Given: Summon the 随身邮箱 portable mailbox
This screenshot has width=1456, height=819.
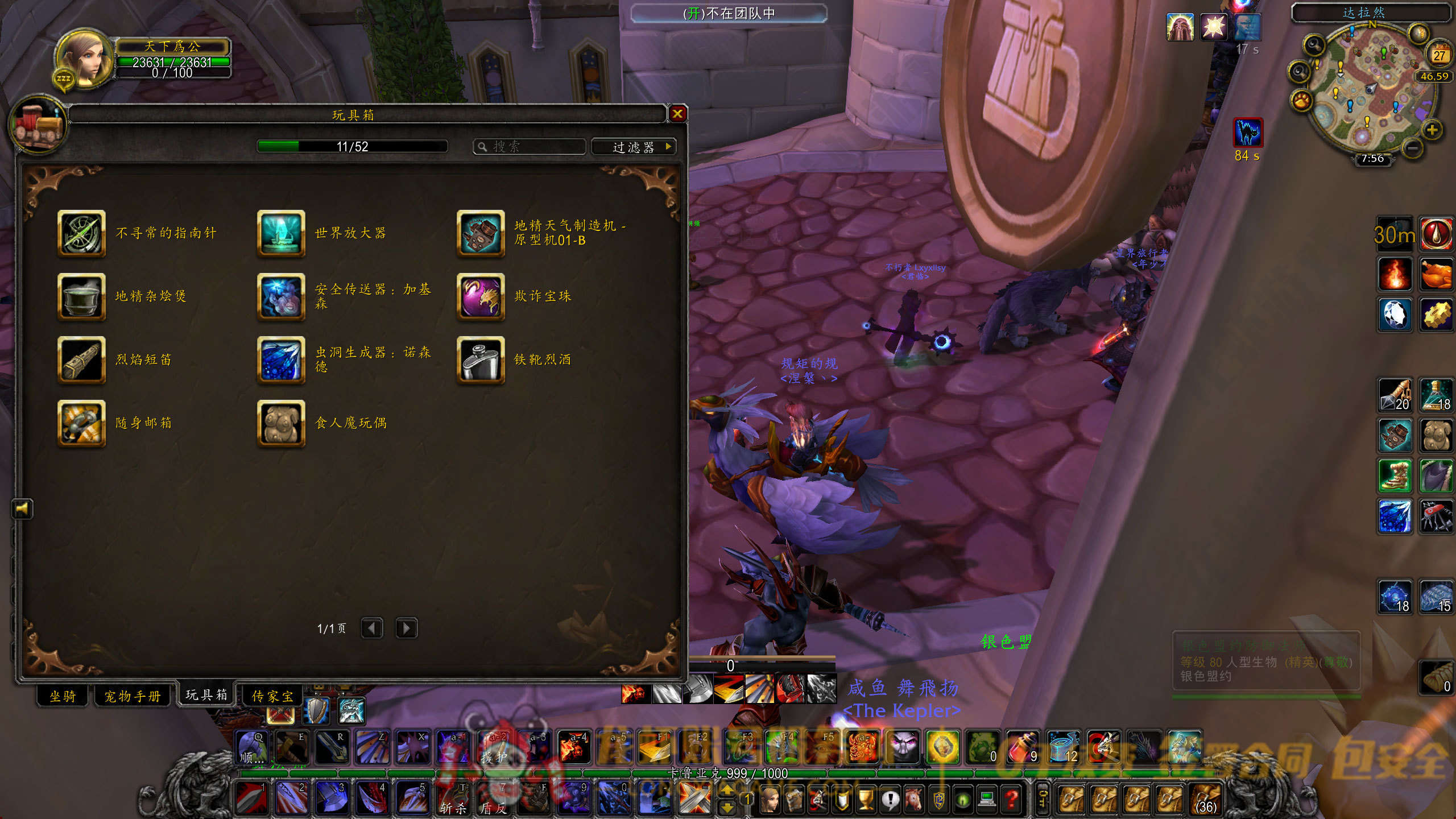Looking at the screenshot, I should pyautogui.click(x=81, y=423).
